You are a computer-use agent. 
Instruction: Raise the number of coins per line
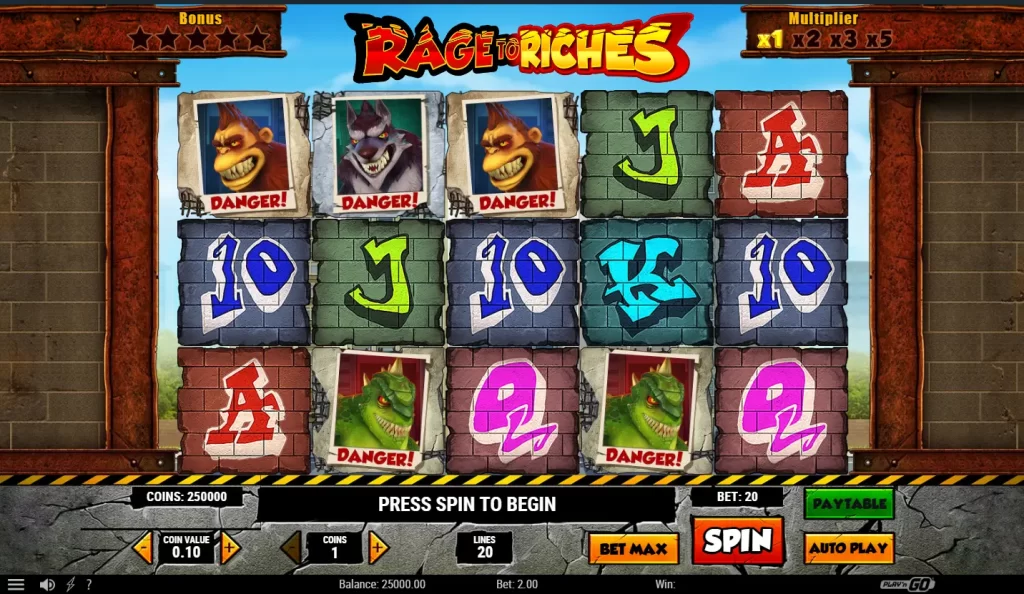(378, 547)
